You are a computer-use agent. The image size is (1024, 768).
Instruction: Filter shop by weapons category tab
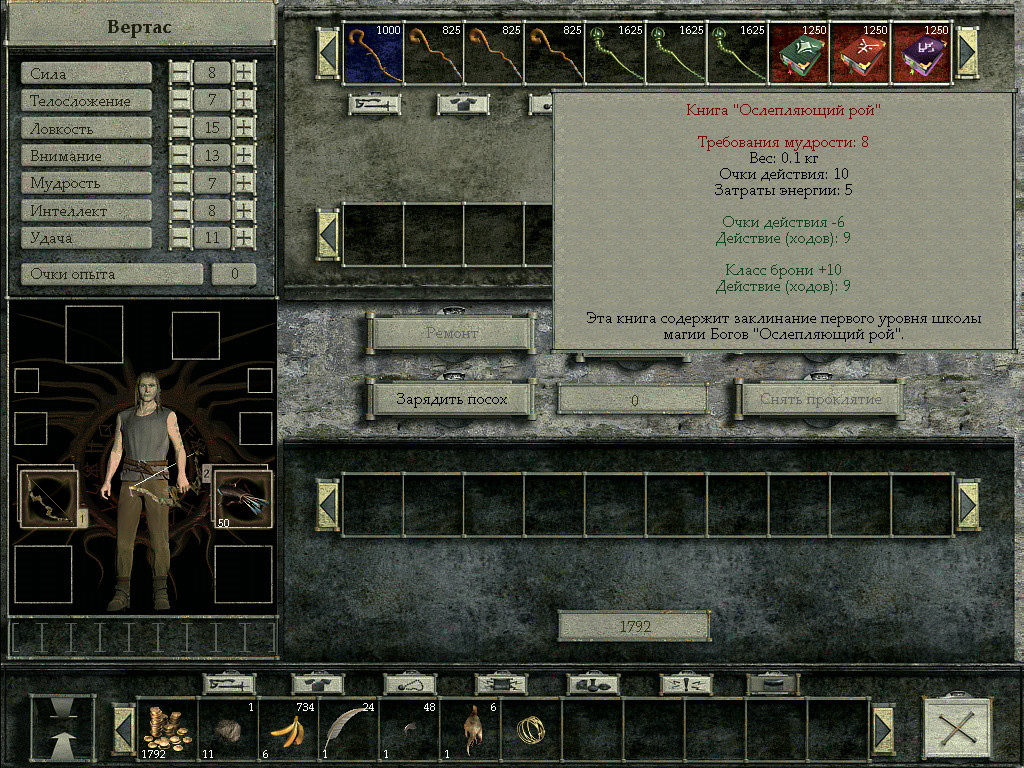pyautogui.click(x=375, y=103)
